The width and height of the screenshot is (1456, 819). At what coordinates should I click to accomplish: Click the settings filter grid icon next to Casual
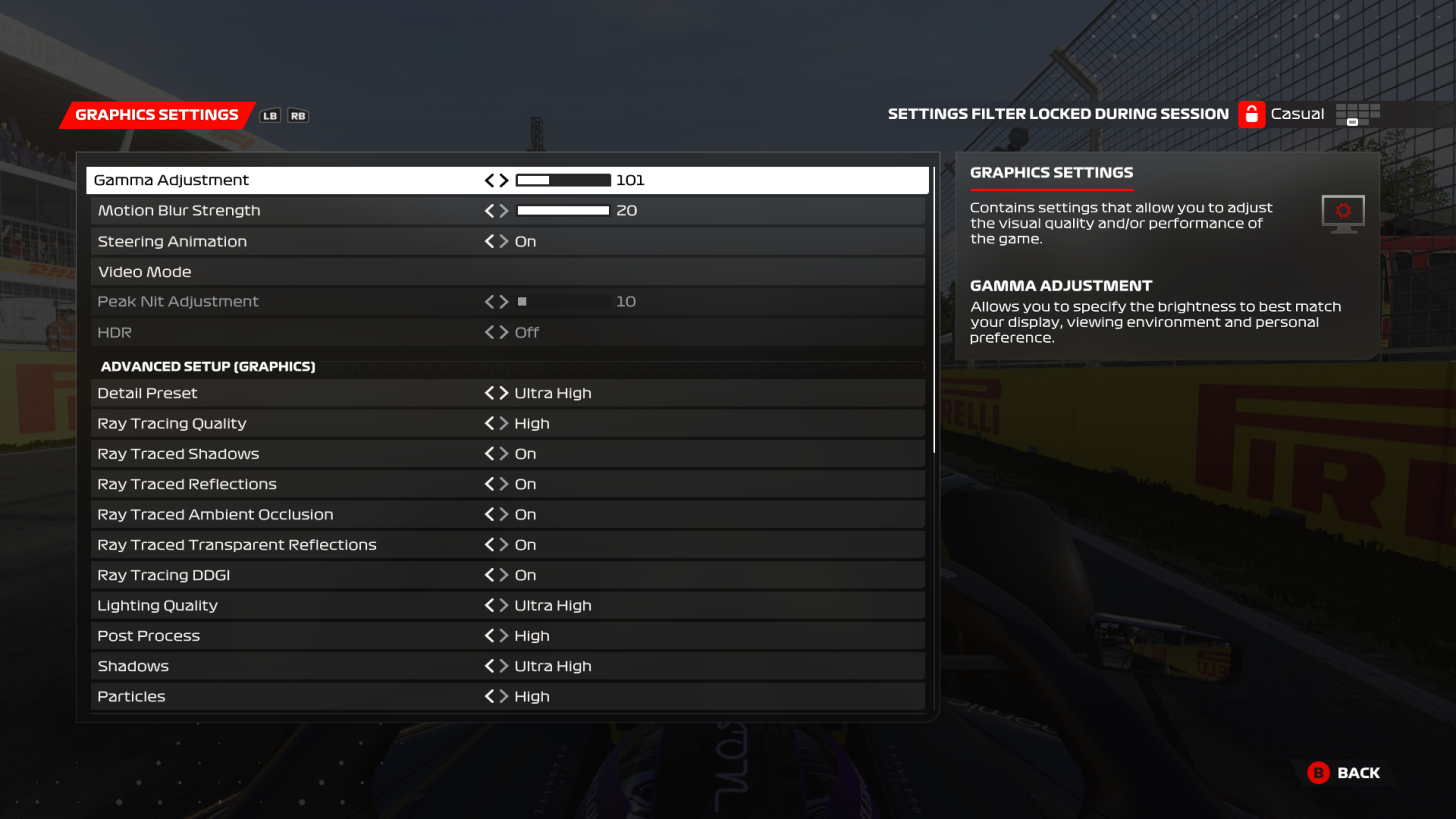pos(1358,114)
